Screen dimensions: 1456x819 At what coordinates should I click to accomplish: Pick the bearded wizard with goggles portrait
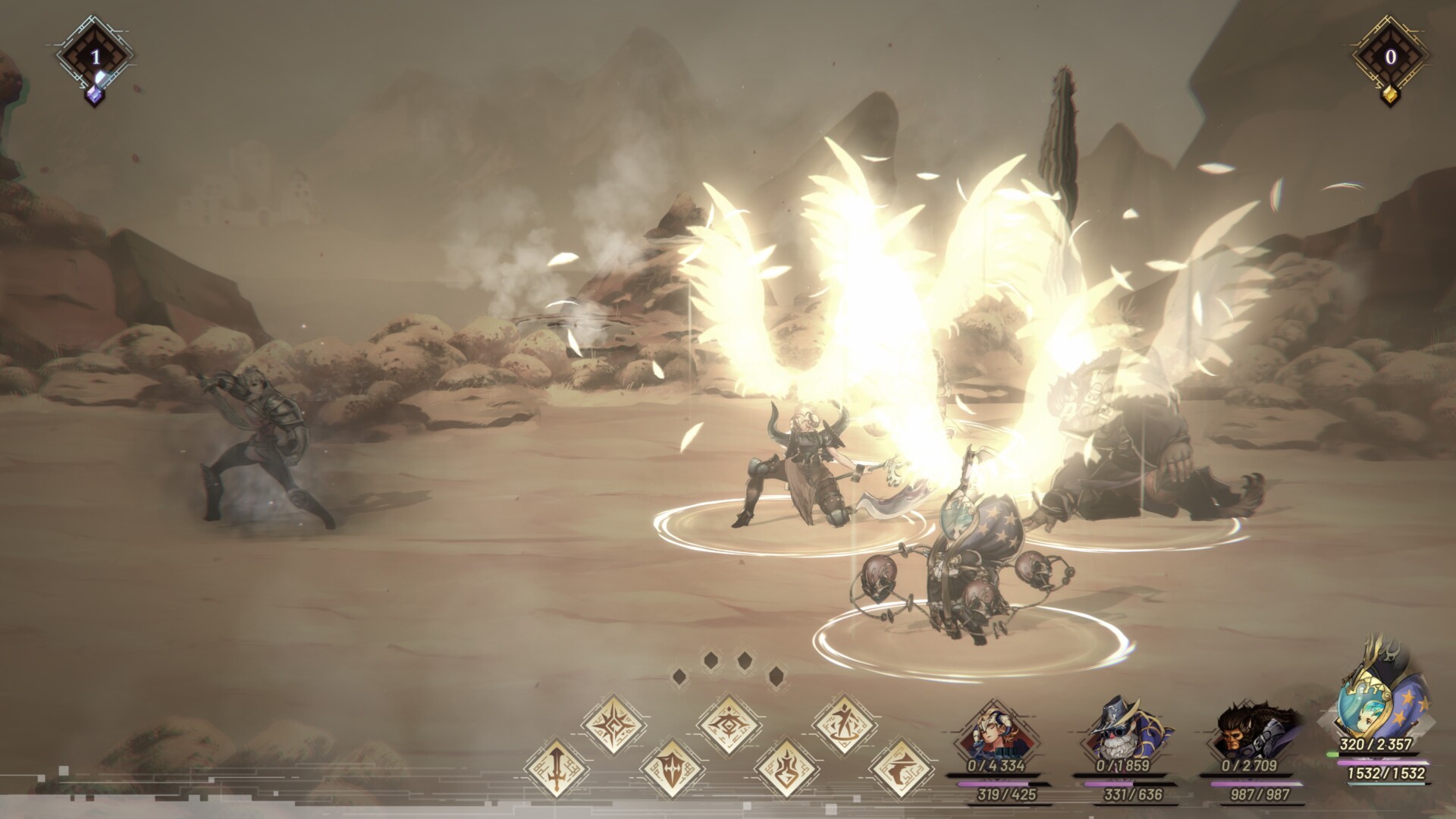coord(1117,732)
